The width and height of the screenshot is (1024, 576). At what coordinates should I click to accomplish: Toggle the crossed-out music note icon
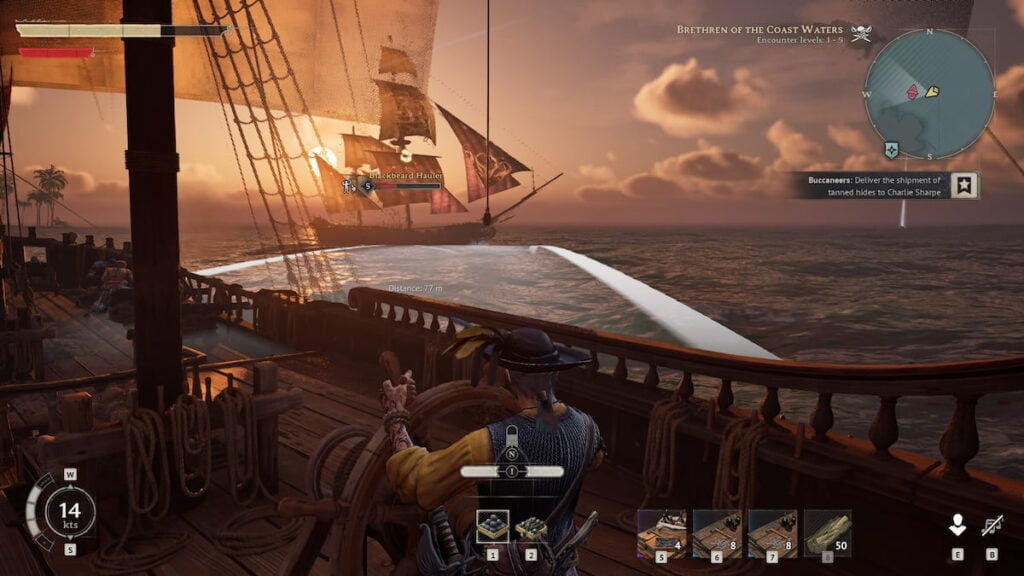coord(992,525)
